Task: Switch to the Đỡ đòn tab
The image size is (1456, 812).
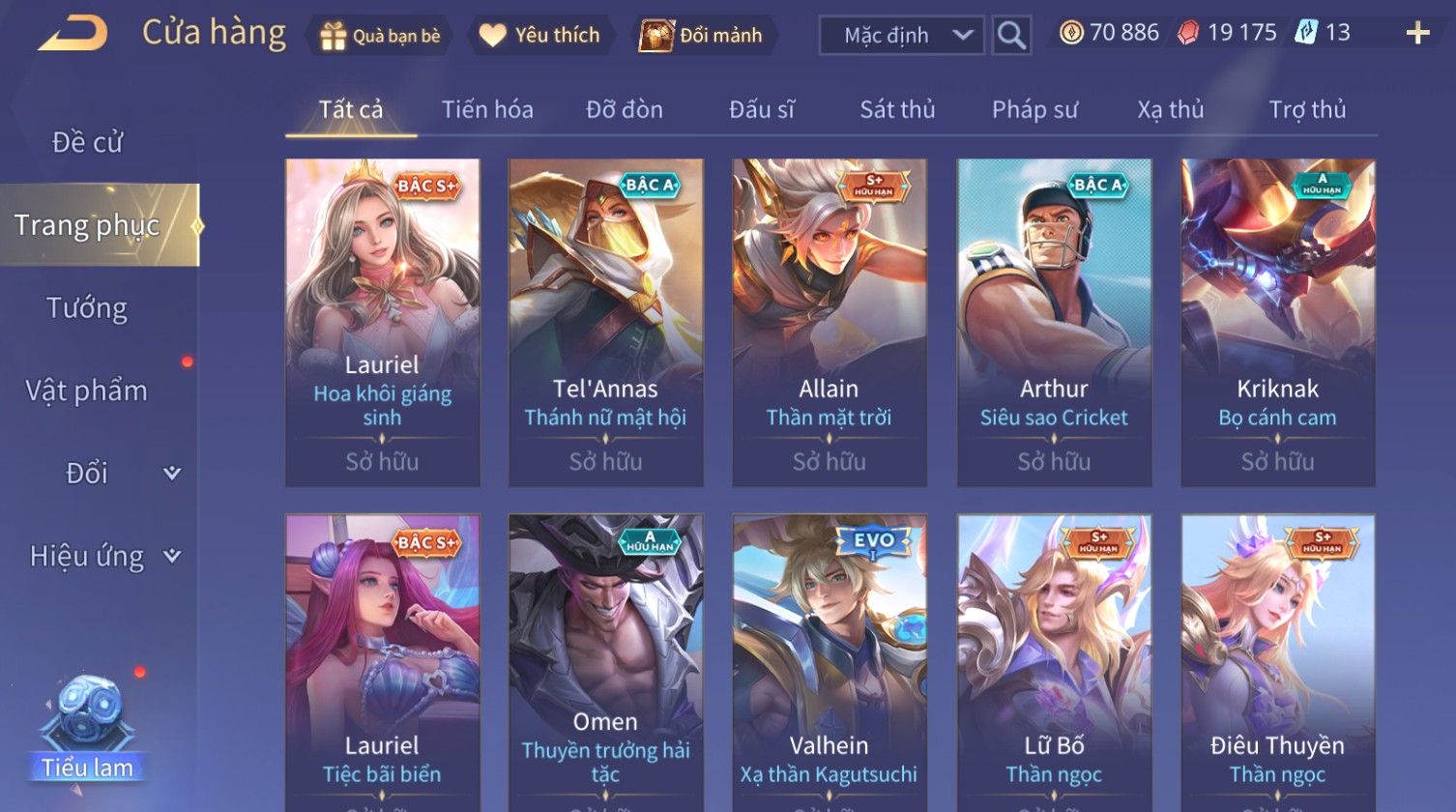Action: [625, 110]
